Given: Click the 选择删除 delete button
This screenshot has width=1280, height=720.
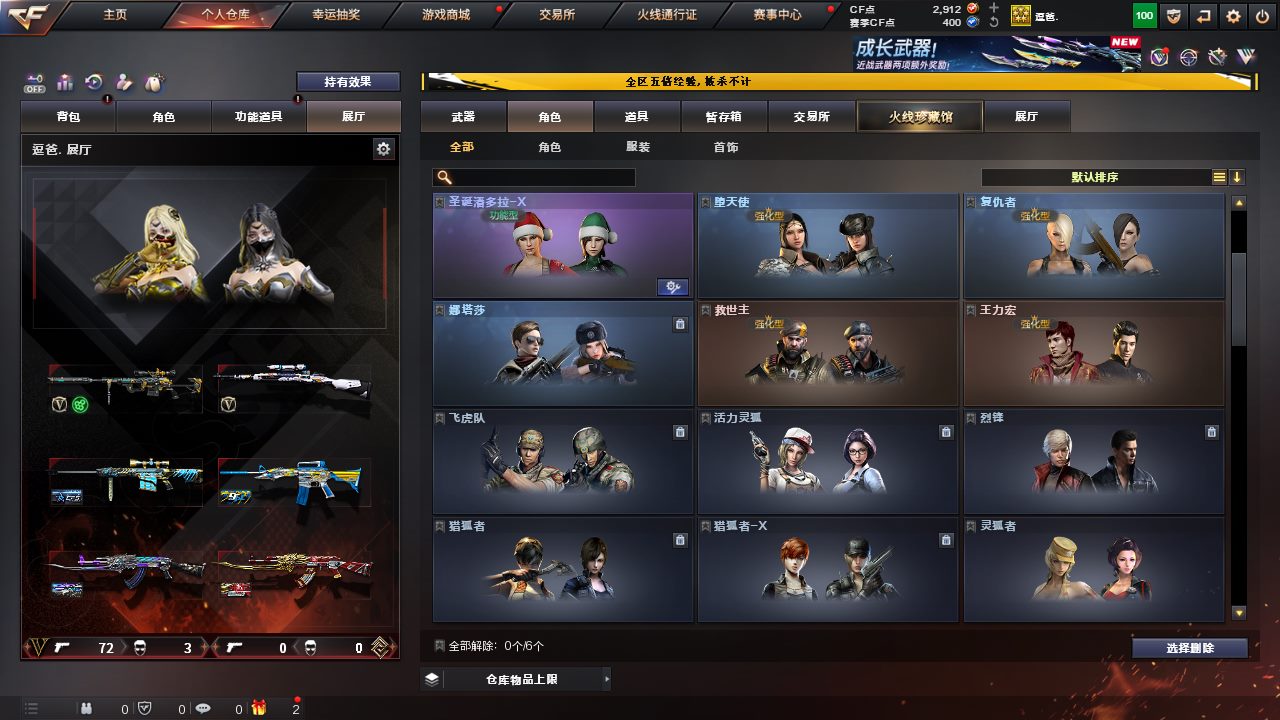Looking at the screenshot, I should click(x=1190, y=648).
